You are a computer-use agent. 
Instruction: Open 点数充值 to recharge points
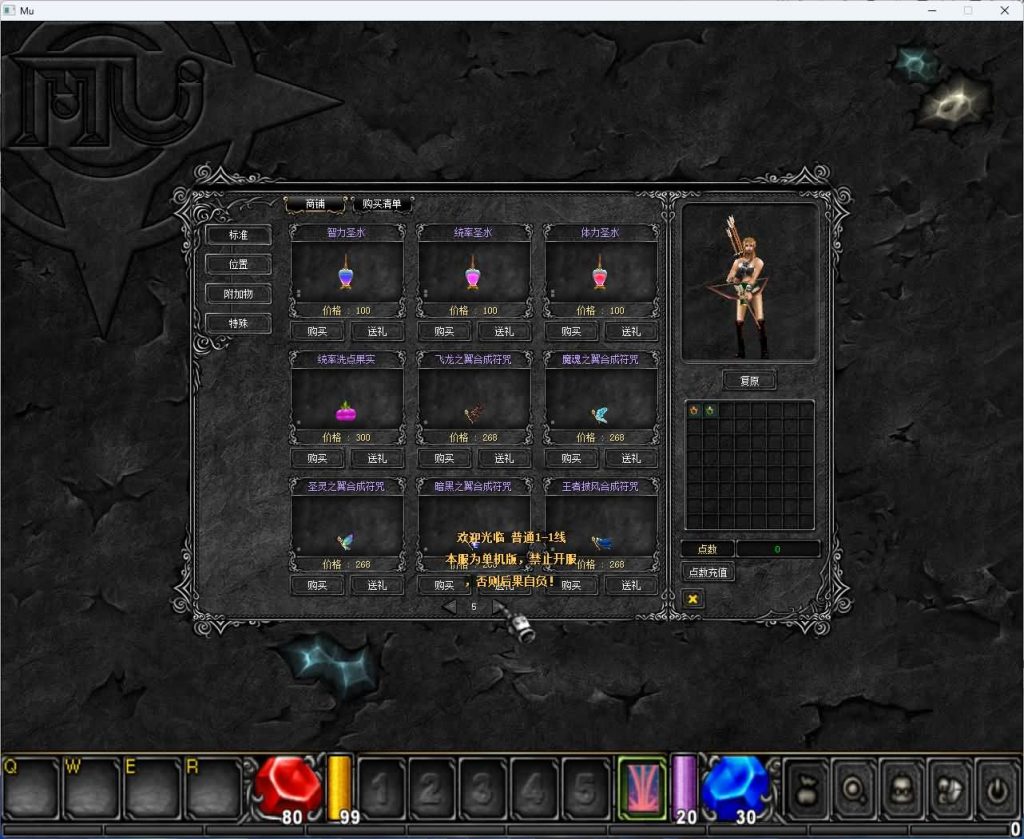pyautogui.click(x=708, y=572)
